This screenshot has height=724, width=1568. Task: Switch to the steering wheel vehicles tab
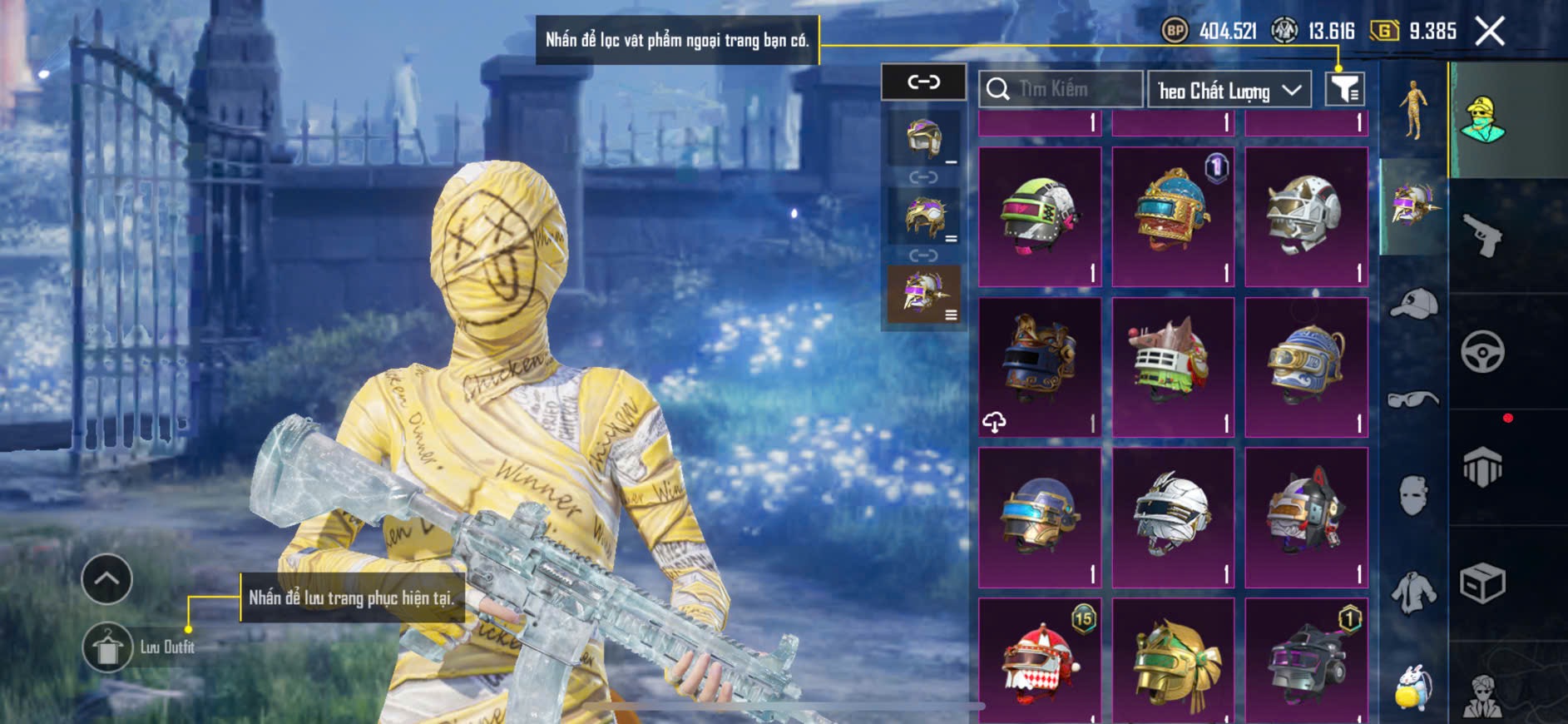(1482, 352)
